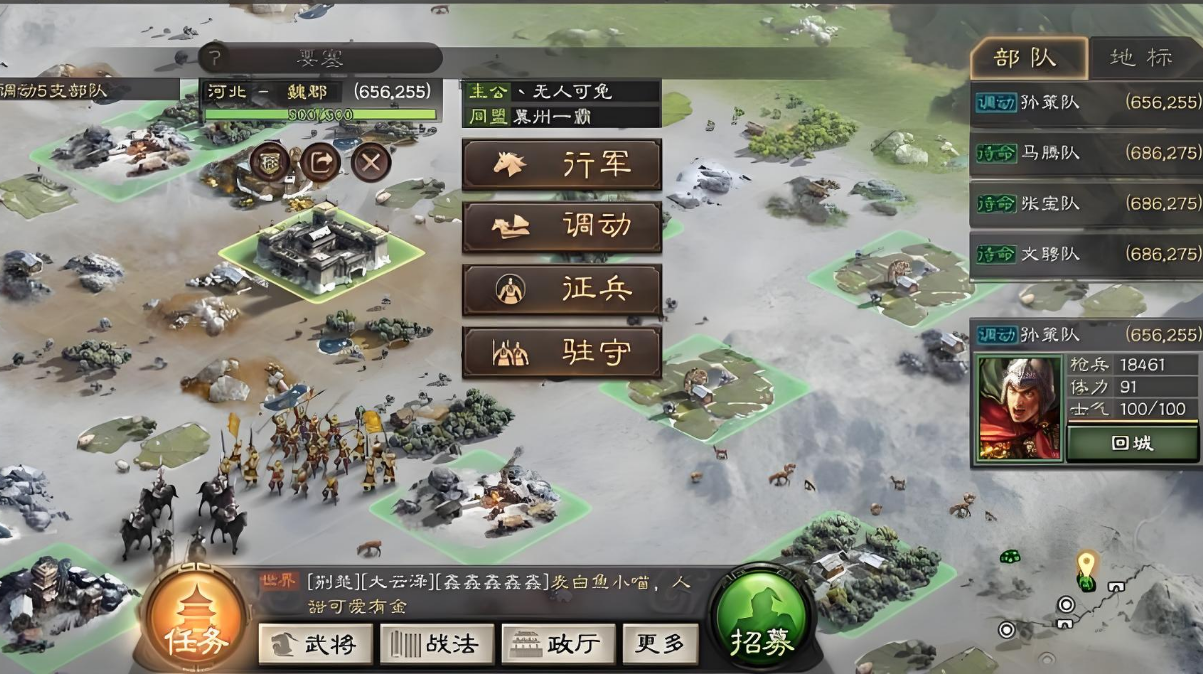This screenshot has width=1203, height=674.
Task: Select the 马腾队 troop row
Action: [1086, 154]
